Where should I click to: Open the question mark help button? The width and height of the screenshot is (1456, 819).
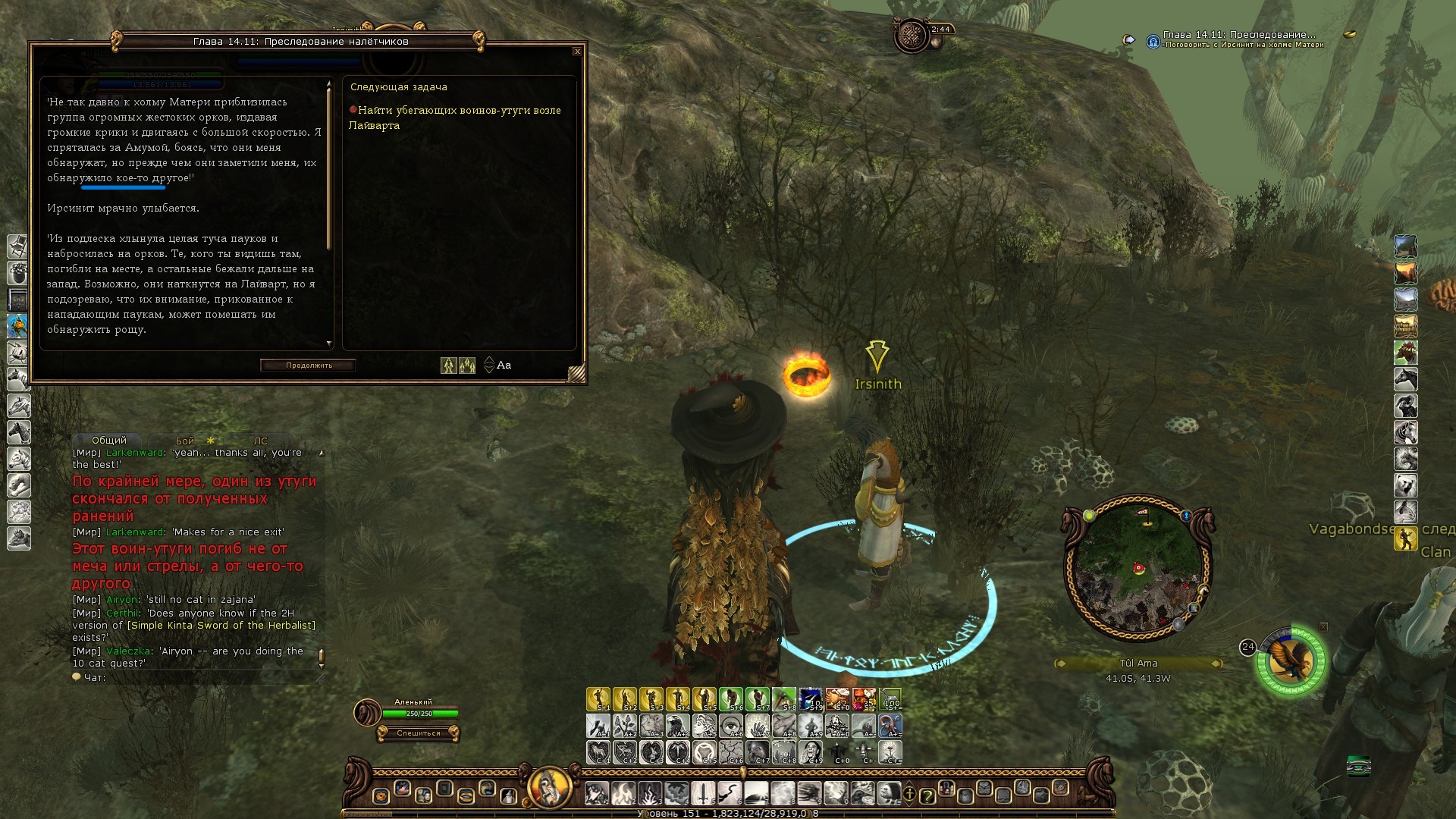927,795
